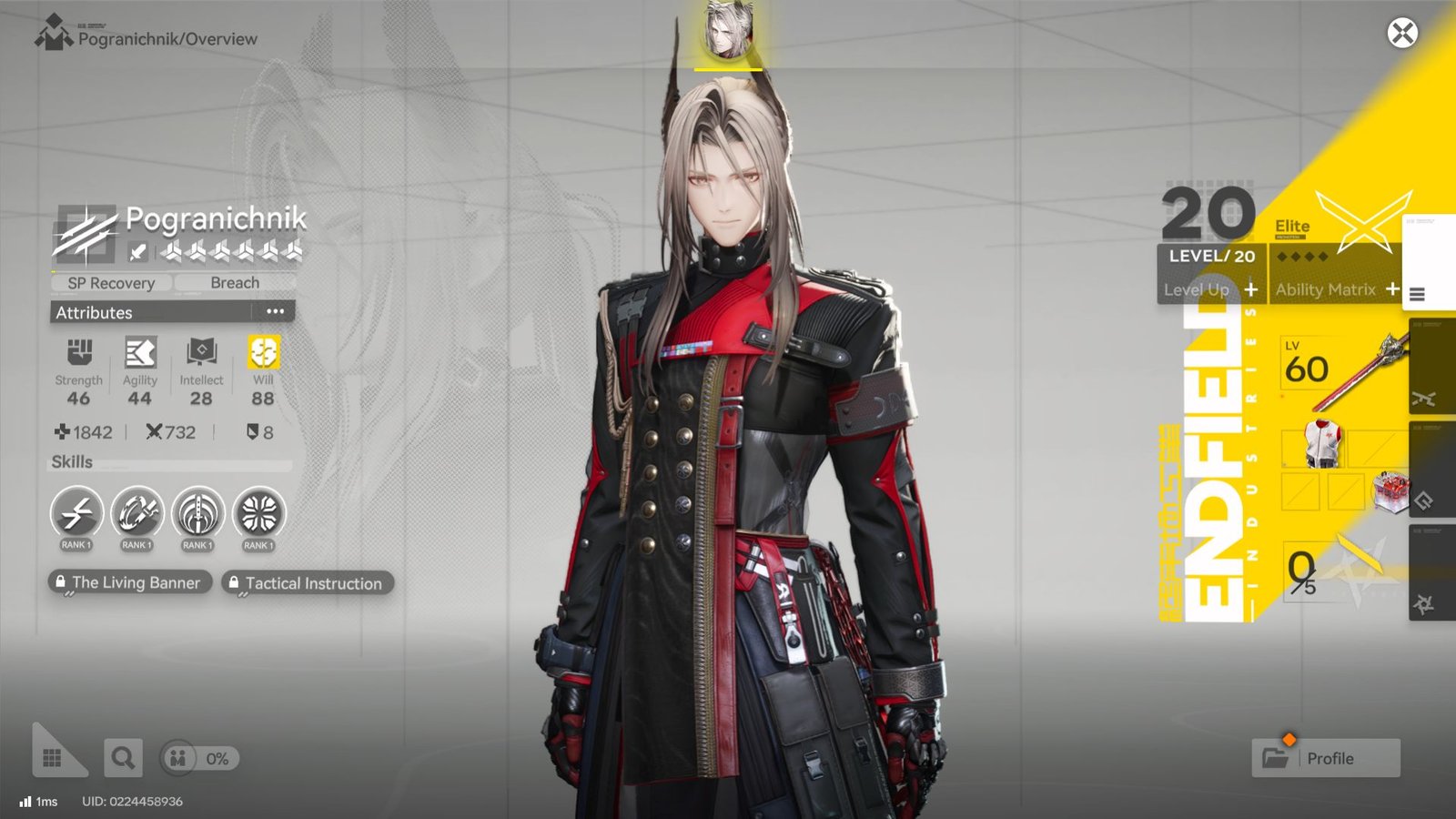Open the Profile button bottom right

pos(1325,757)
